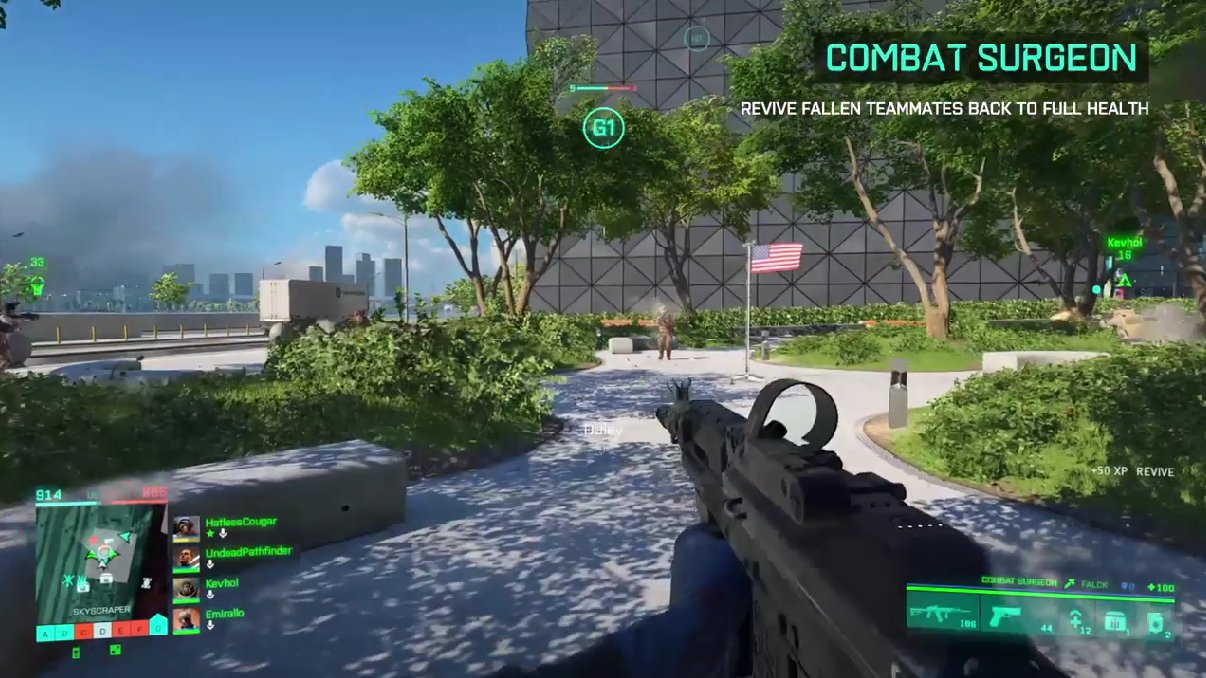Equip the syringe pistol gadget slot

[1076, 618]
